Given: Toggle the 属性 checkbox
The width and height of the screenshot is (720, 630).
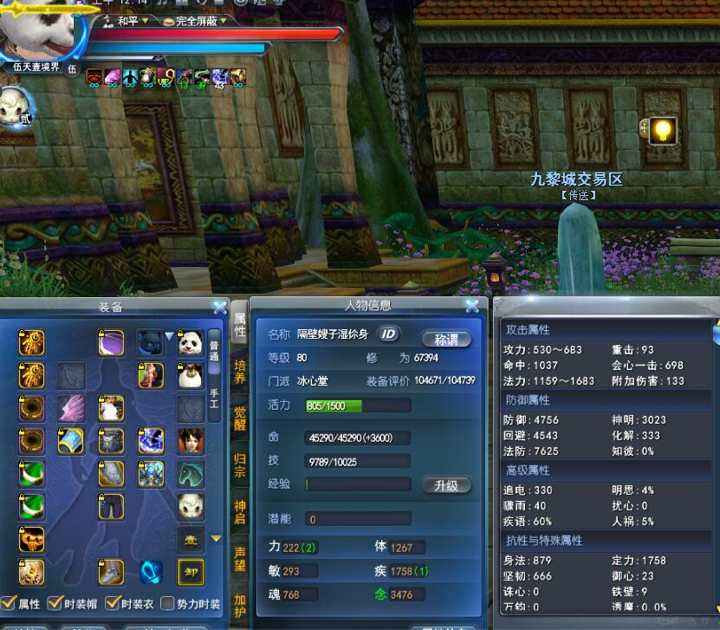Looking at the screenshot, I should tap(9, 603).
